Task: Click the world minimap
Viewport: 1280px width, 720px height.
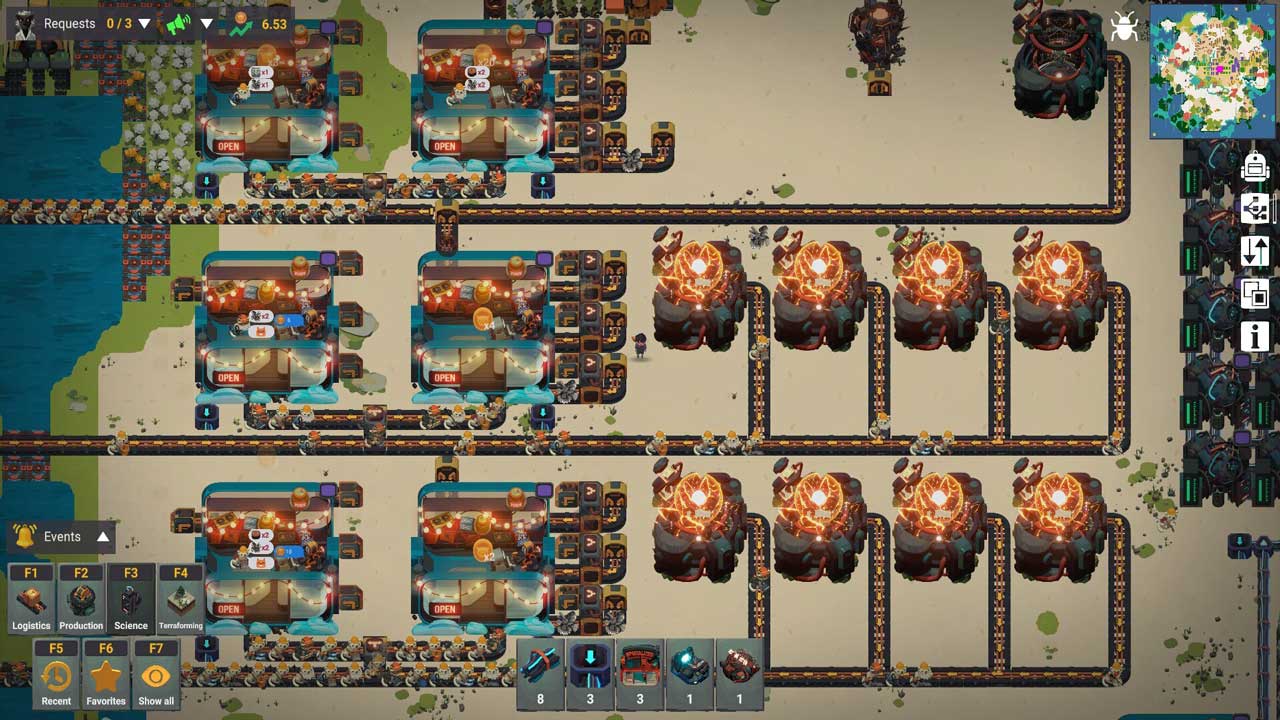Action: [1212, 70]
